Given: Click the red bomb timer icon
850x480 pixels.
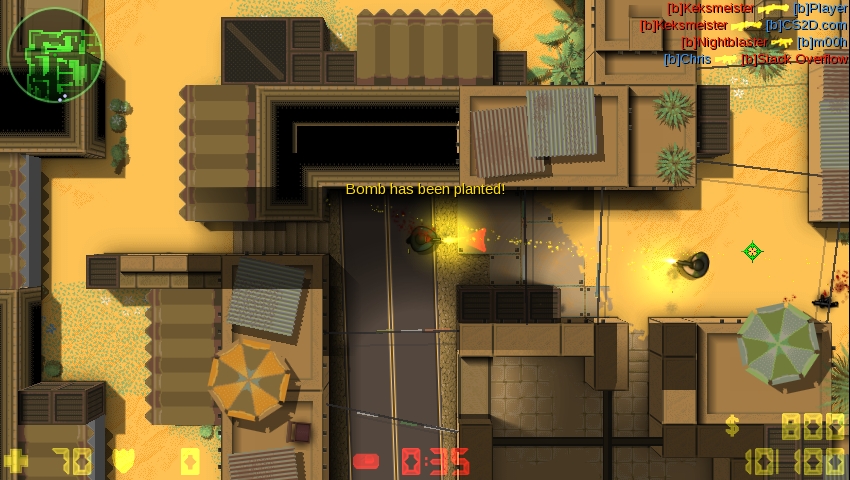Looking at the screenshot, I should coord(367,462).
